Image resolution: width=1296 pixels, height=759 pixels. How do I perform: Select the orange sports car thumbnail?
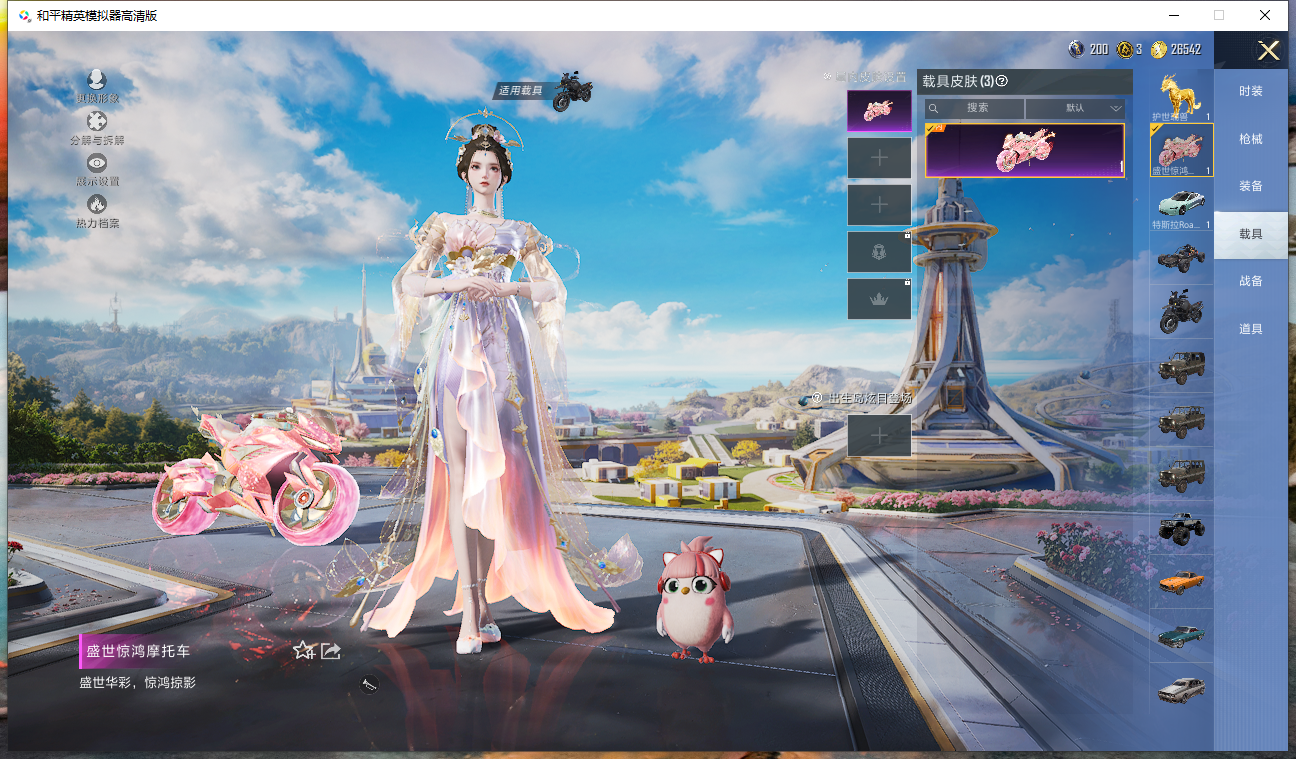(x=1181, y=581)
